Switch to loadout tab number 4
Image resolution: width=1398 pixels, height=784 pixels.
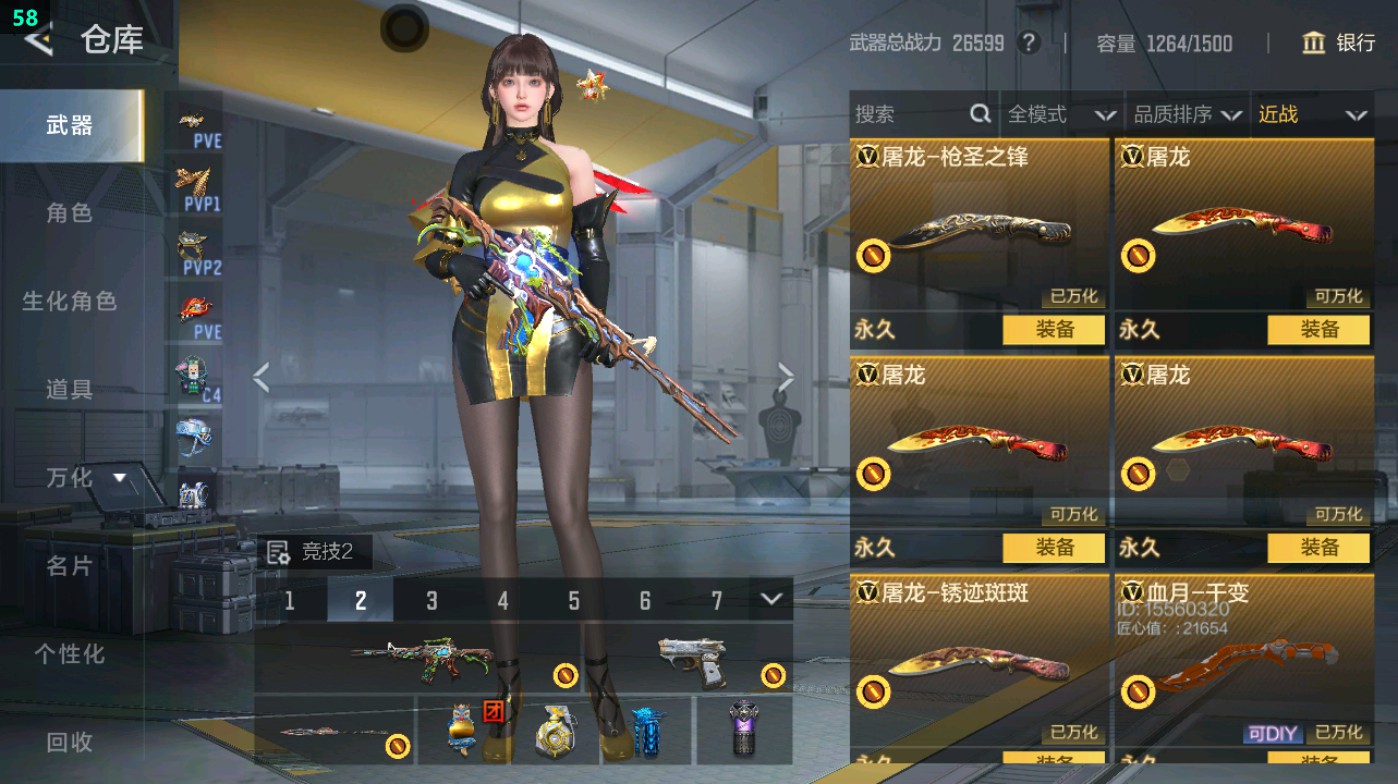[x=502, y=602]
